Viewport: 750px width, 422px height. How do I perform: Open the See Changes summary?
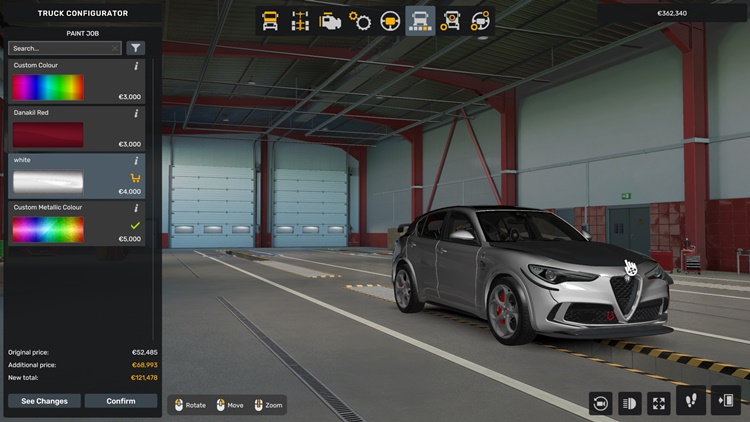pyautogui.click(x=44, y=401)
